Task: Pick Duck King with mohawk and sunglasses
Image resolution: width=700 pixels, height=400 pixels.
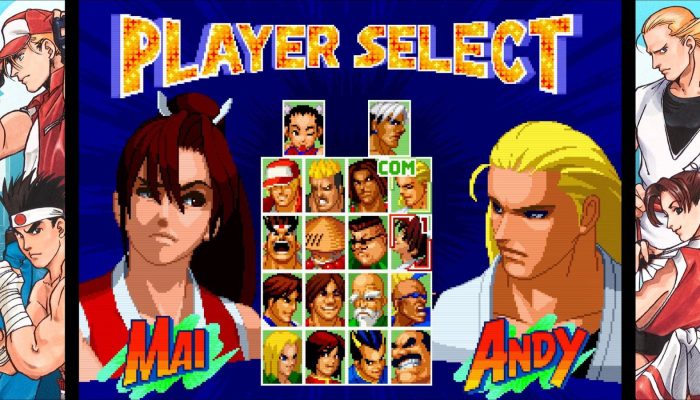Action: (409, 298)
